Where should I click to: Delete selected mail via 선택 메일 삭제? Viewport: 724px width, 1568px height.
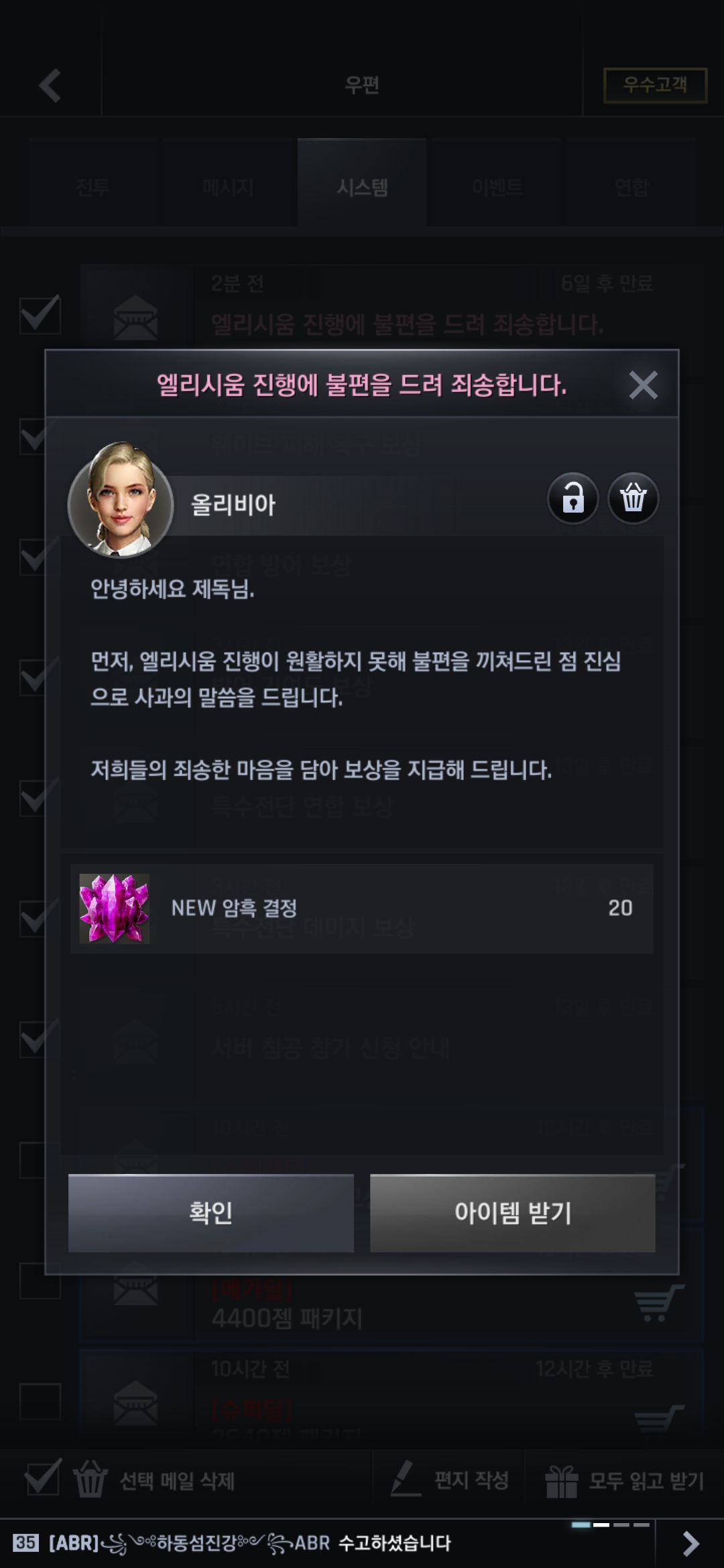tap(154, 1481)
